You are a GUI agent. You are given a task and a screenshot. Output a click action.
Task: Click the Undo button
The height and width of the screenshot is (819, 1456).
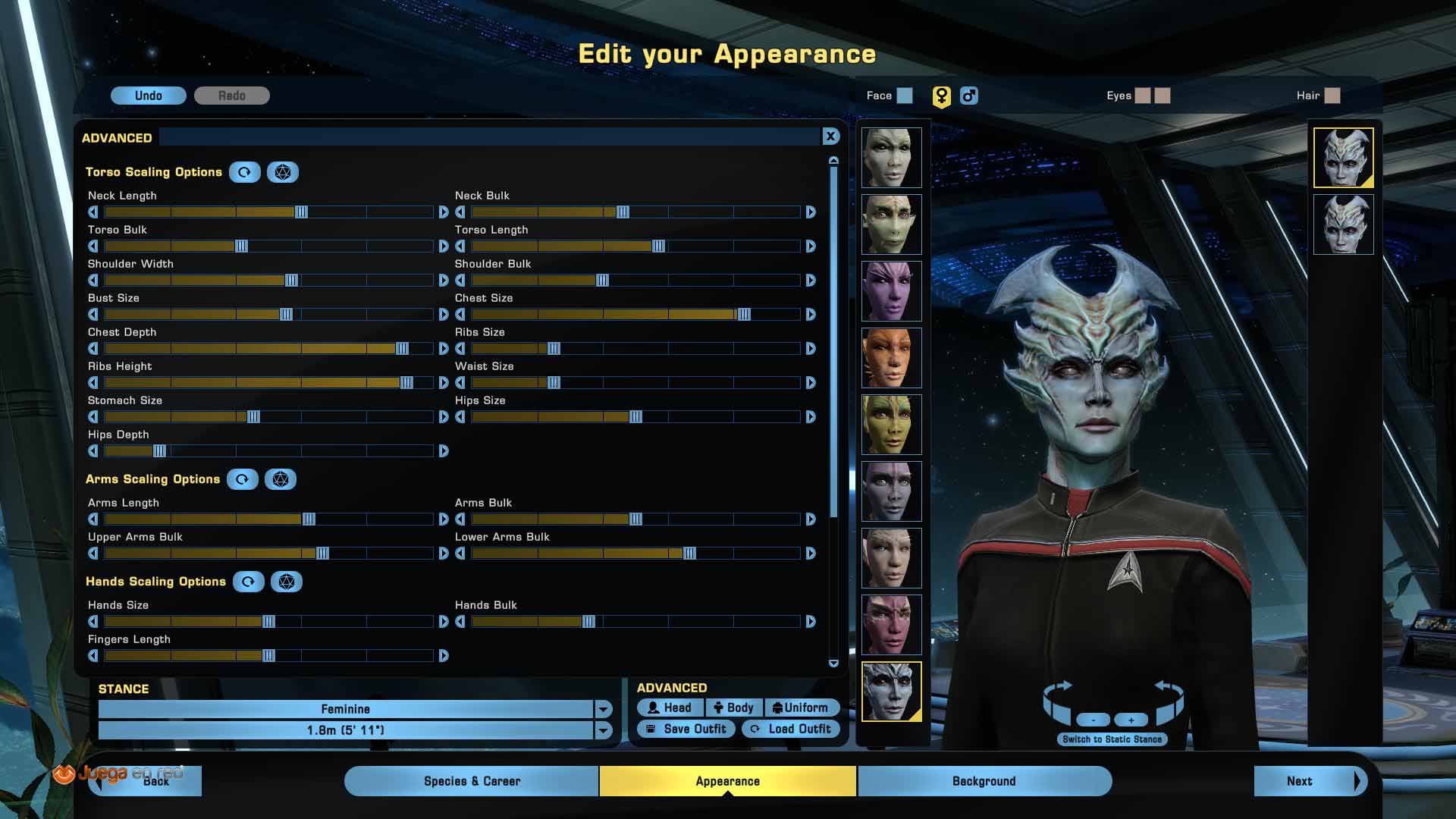(149, 96)
